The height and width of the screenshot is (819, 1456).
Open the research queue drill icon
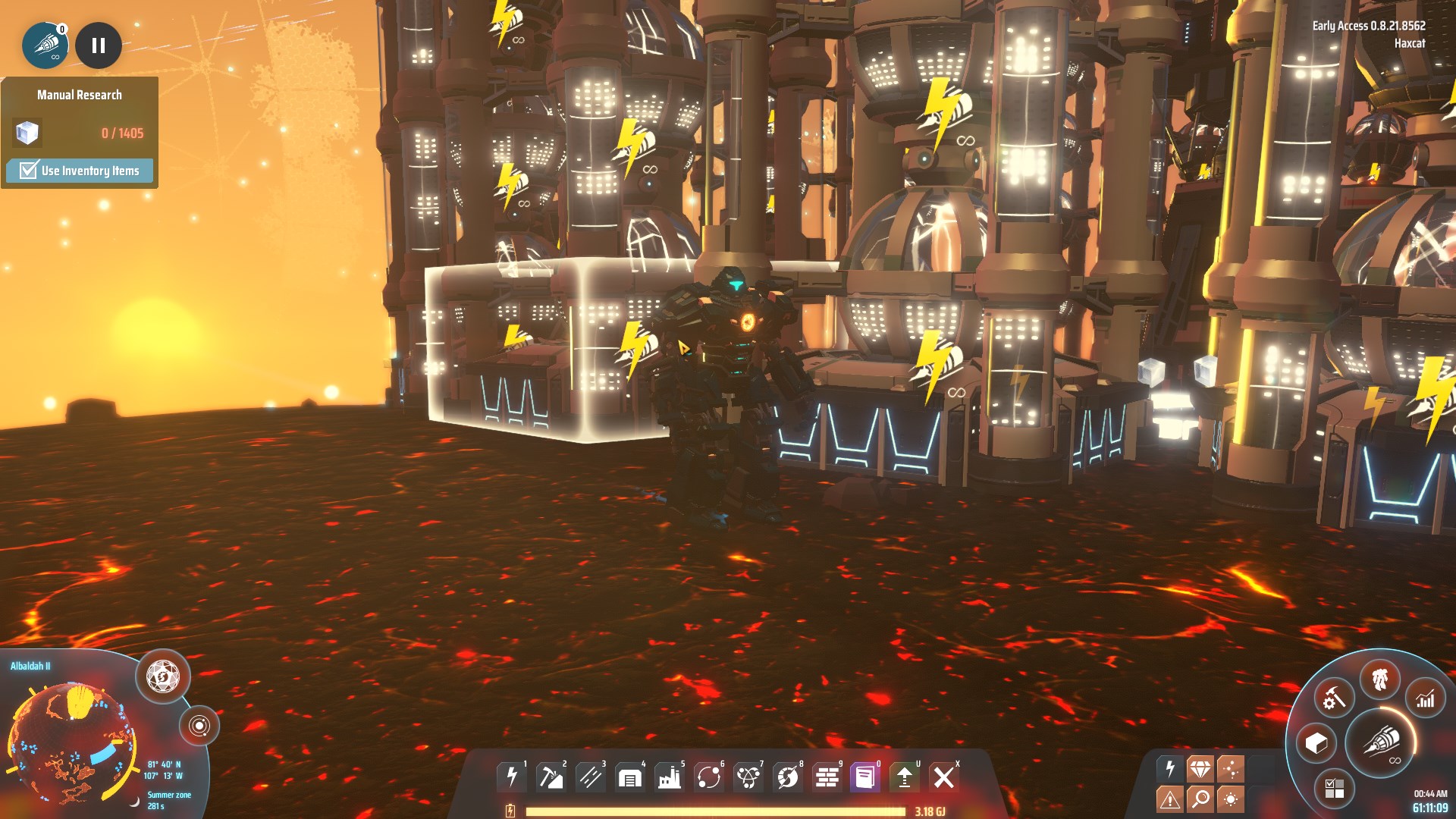tap(45, 45)
